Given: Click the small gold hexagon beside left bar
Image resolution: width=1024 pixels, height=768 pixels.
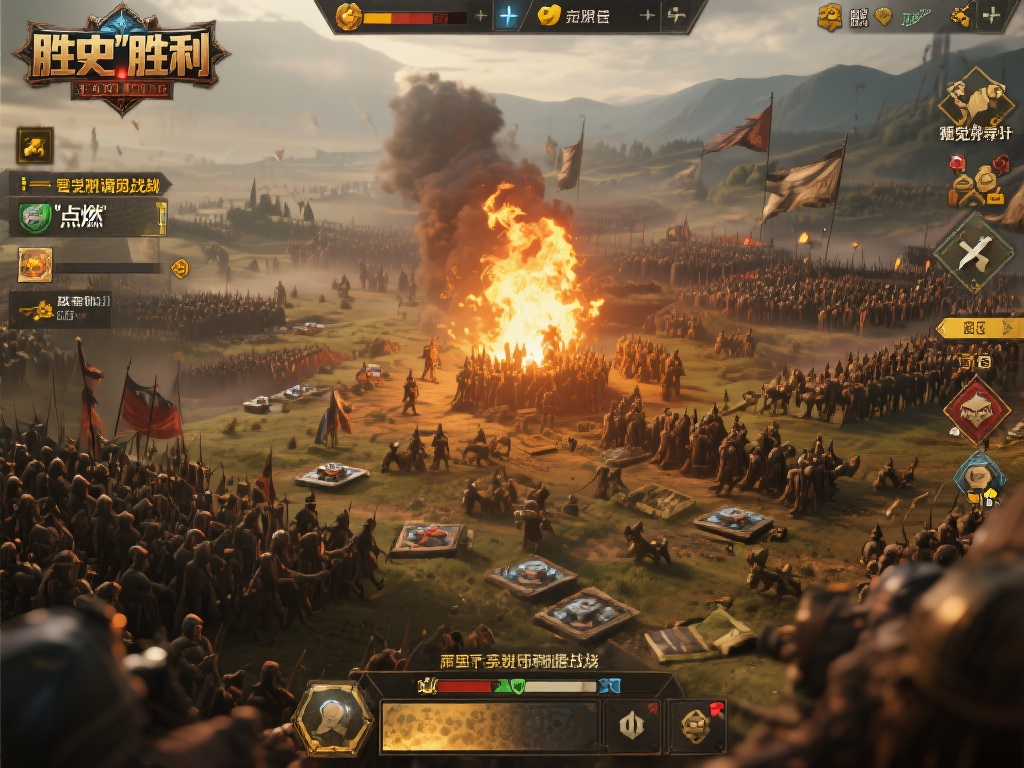Looking at the screenshot, I should point(180,267).
